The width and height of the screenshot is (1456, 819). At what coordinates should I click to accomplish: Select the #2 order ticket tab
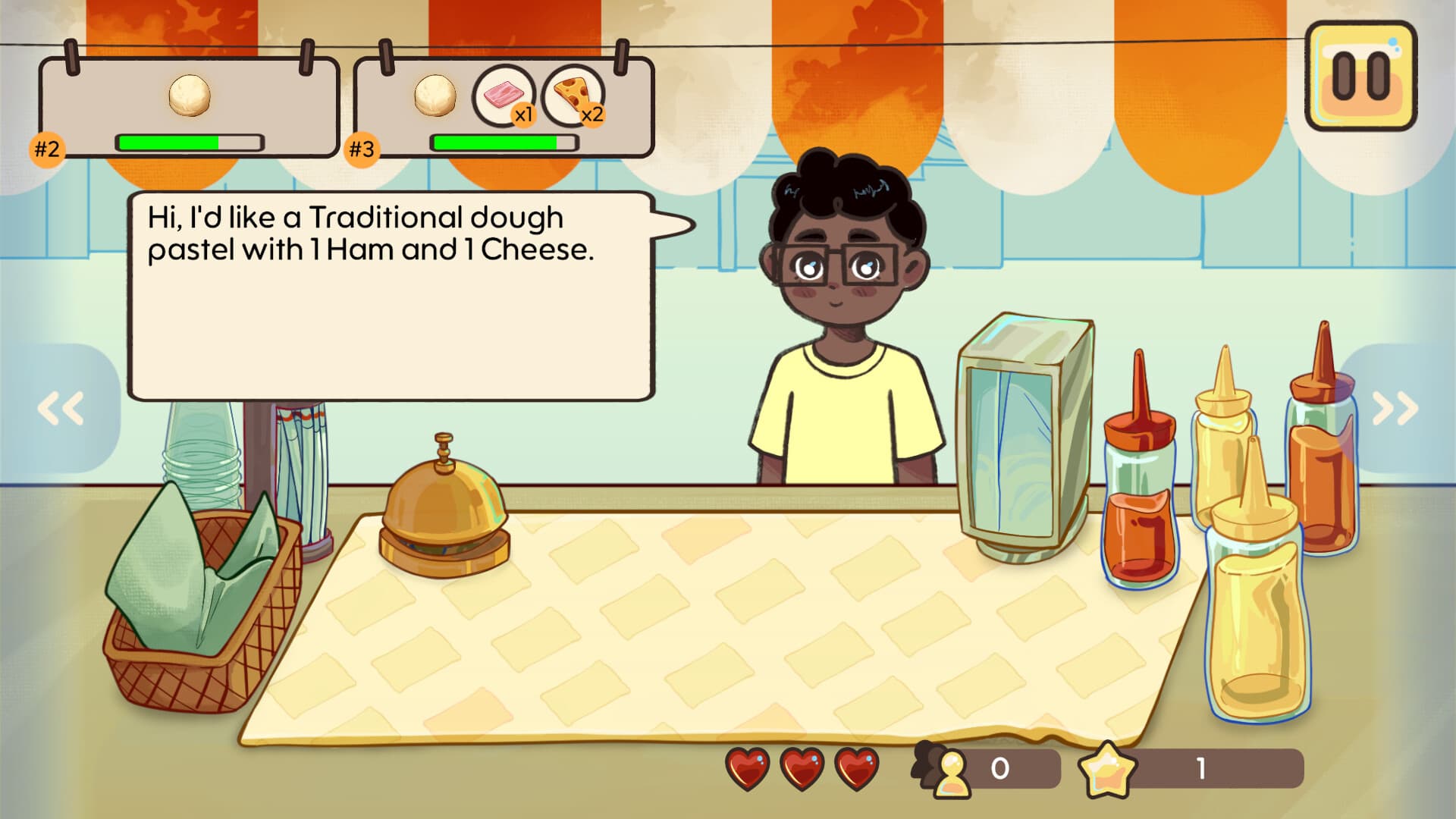pyautogui.click(x=47, y=149)
